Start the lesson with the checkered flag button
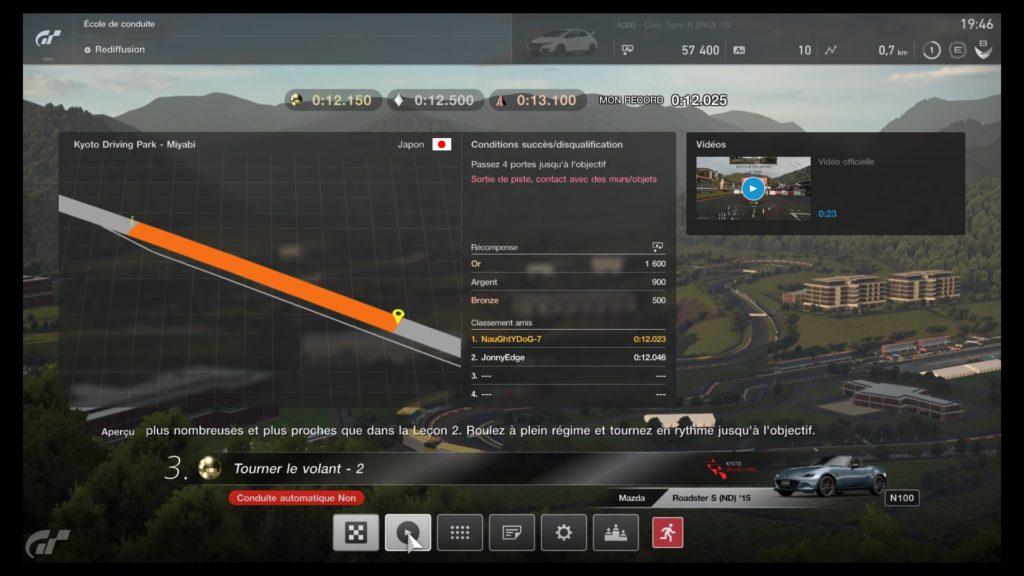This screenshot has height=576, width=1024. point(356,532)
